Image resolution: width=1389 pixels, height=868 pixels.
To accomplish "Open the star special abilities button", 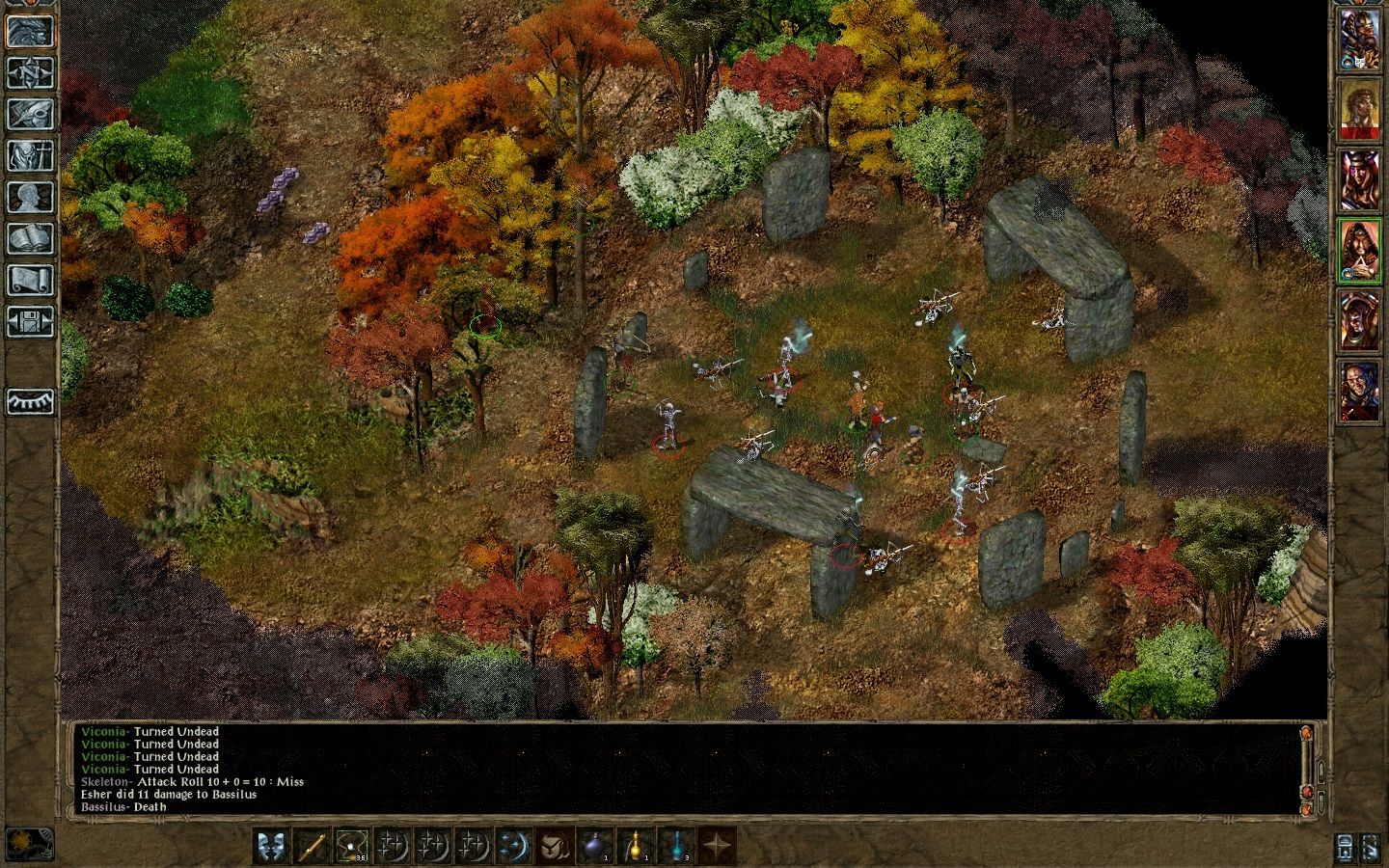I will (x=718, y=846).
